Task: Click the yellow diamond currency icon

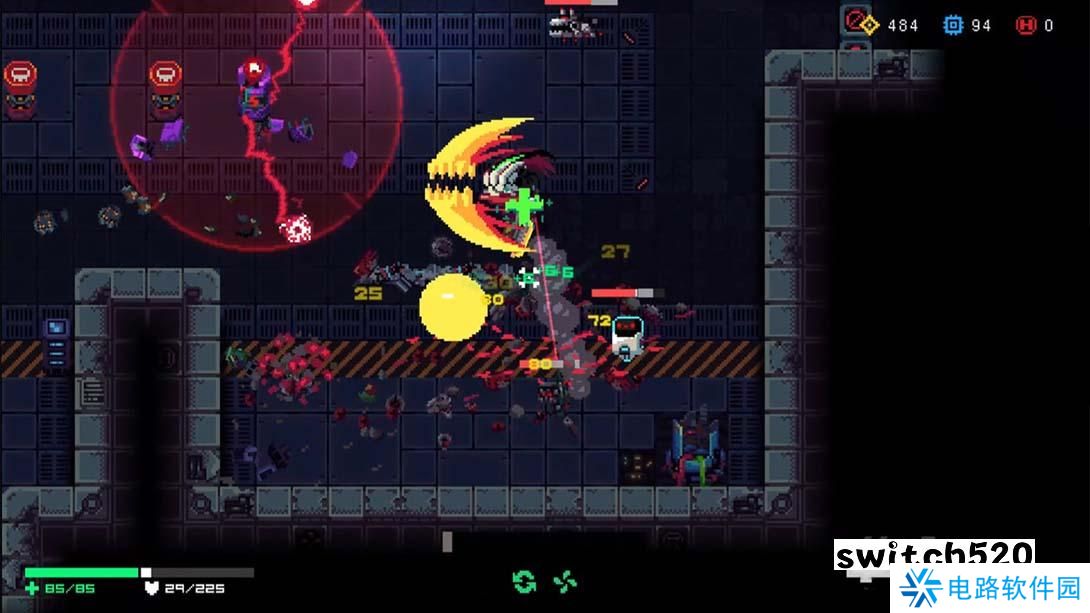Action: 870,25
